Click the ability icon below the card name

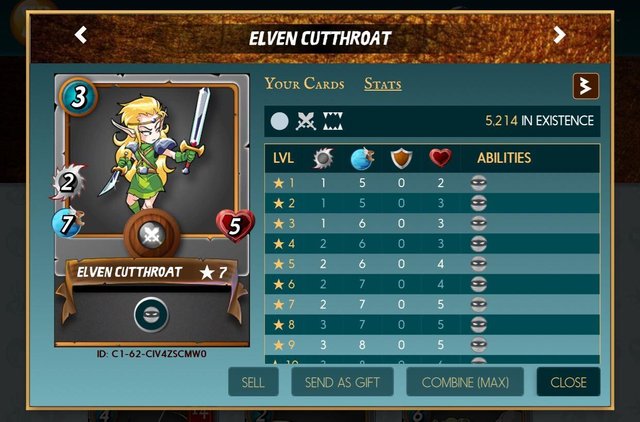coord(151,315)
